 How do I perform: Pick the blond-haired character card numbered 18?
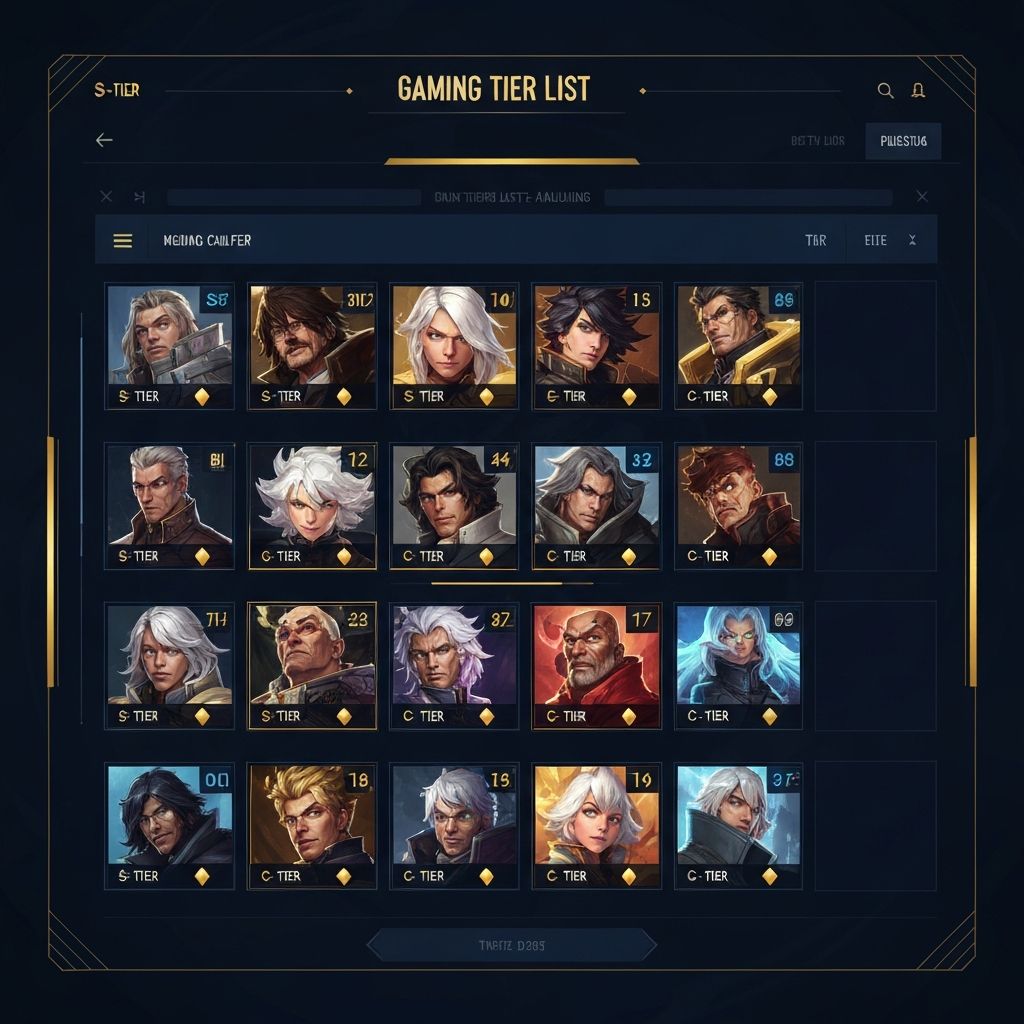(312, 826)
